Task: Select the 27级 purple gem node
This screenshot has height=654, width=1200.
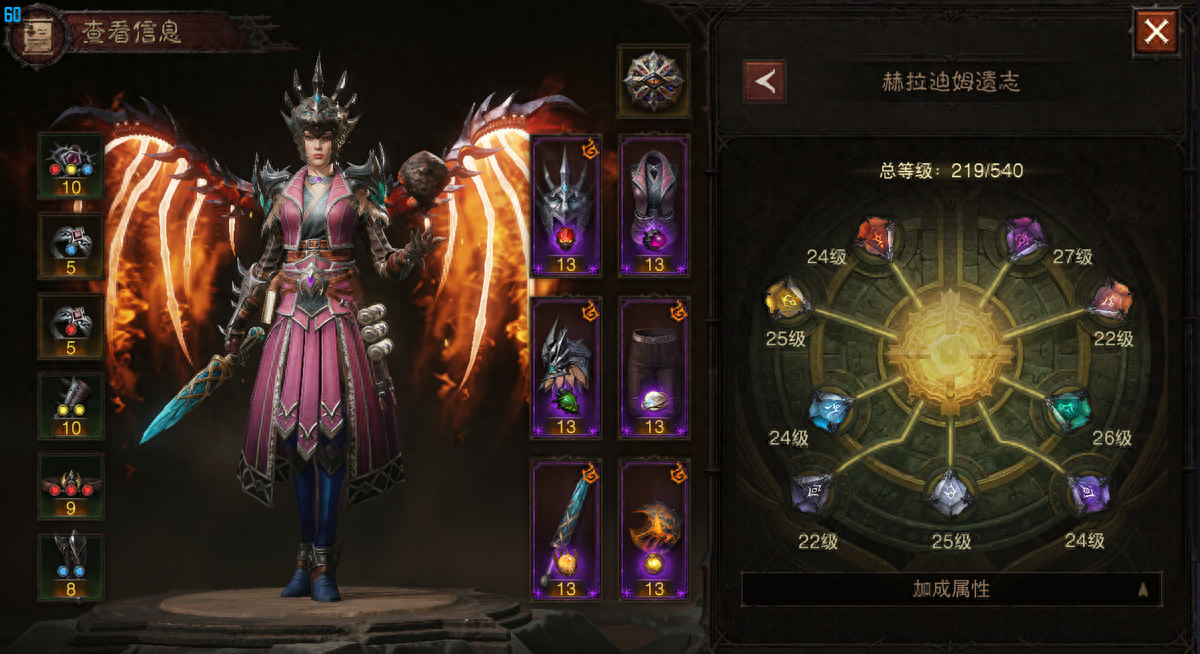Action: tap(1024, 239)
